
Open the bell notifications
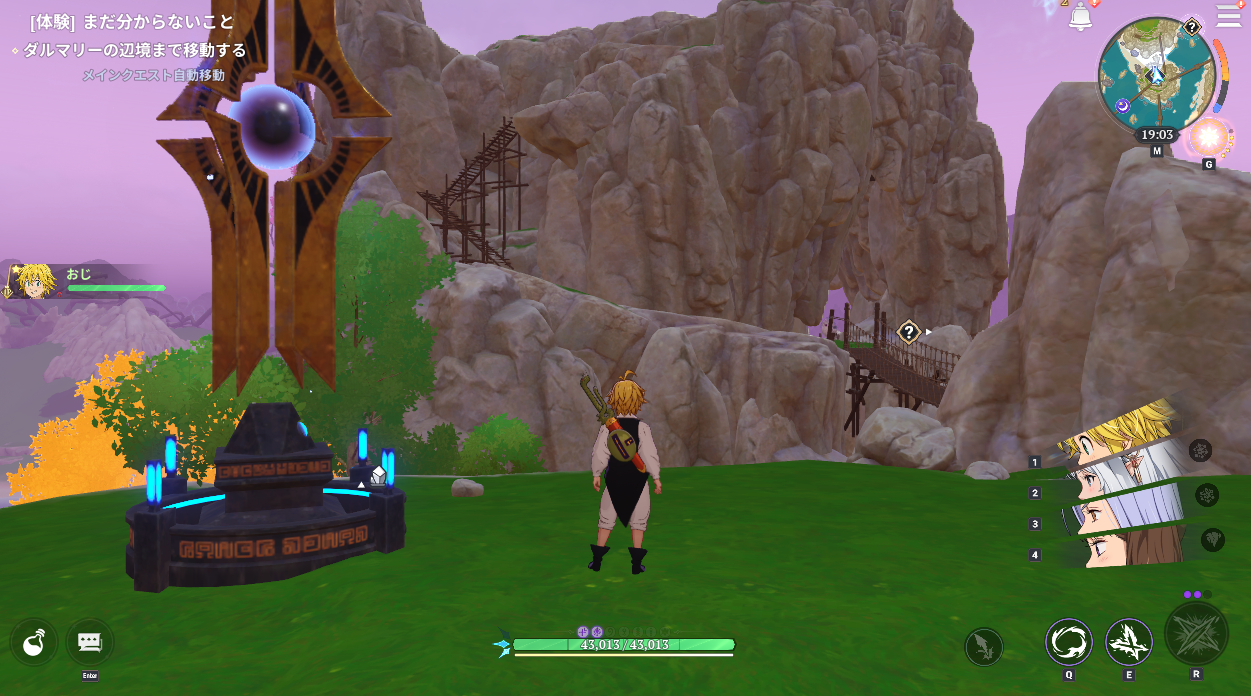click(1080, 17)
